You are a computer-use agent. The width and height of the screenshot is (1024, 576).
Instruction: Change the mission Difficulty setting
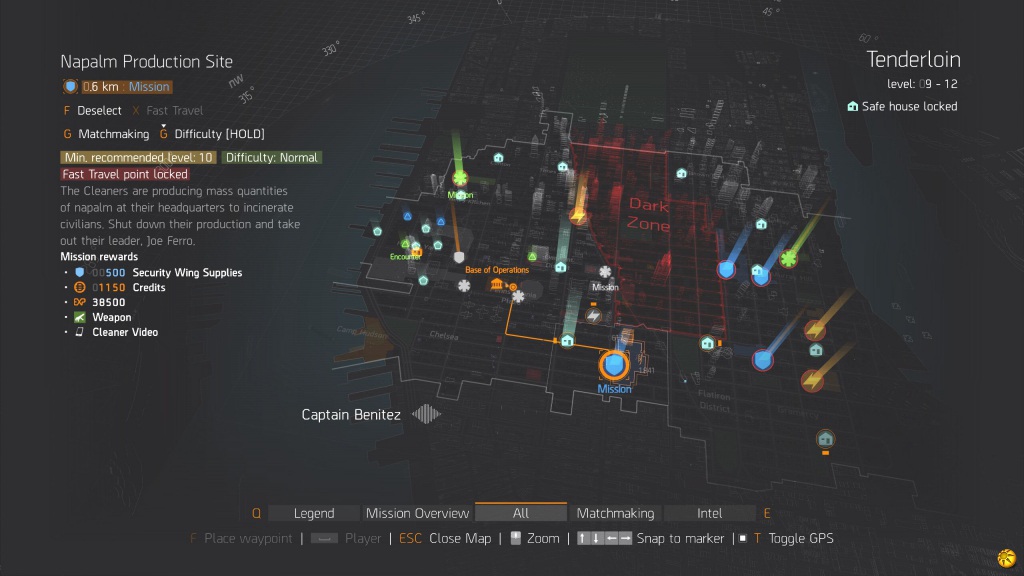(x=219, y=133)
